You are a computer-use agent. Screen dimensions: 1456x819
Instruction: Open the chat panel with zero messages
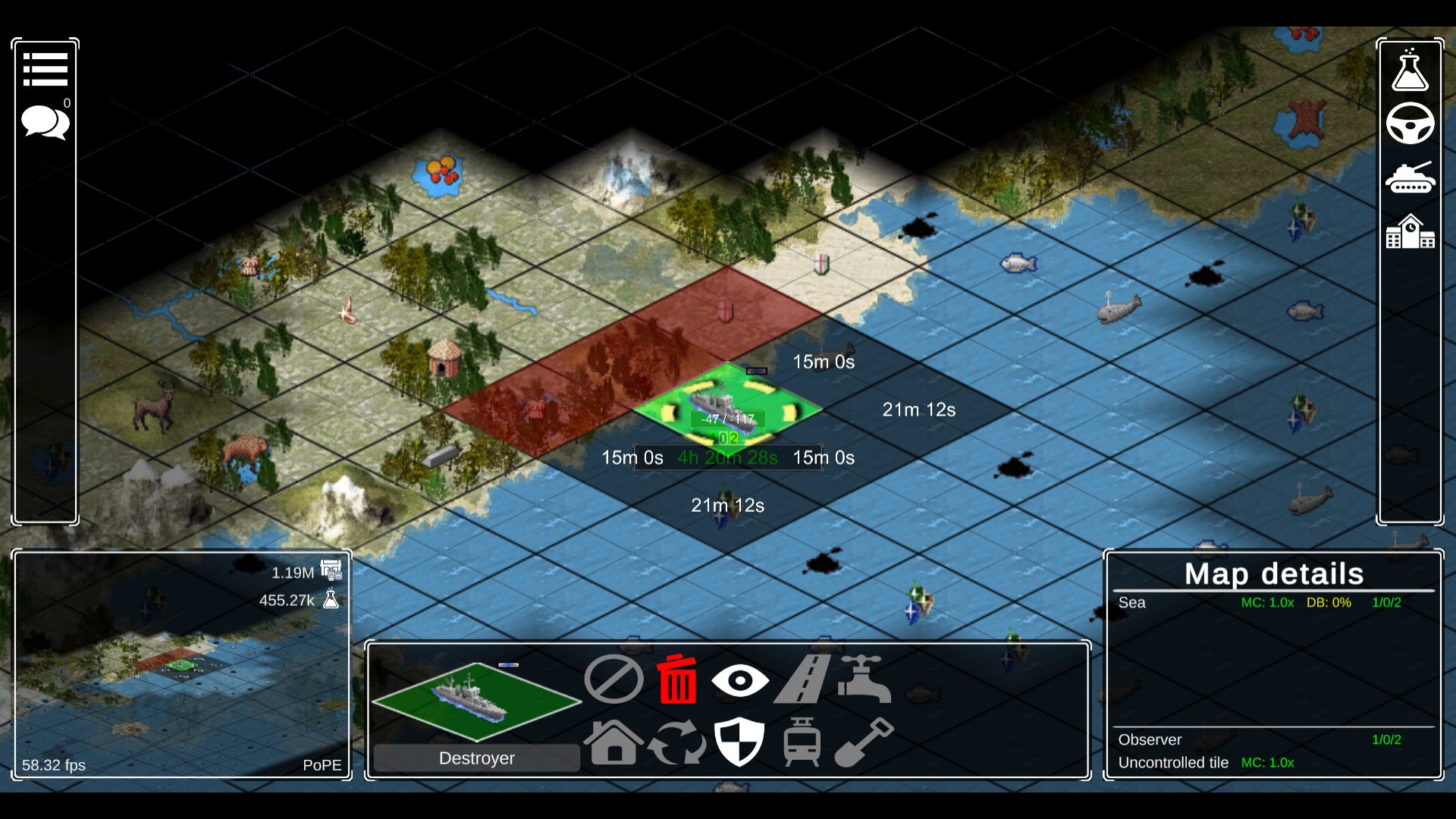click(x=45, y=121)
